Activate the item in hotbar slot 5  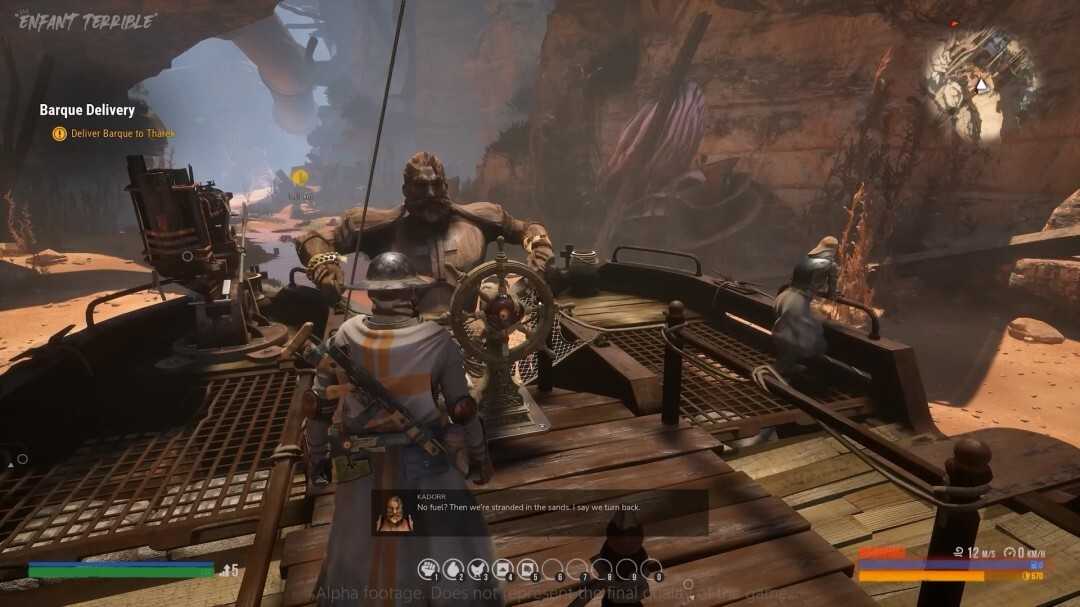coord(528,570)
